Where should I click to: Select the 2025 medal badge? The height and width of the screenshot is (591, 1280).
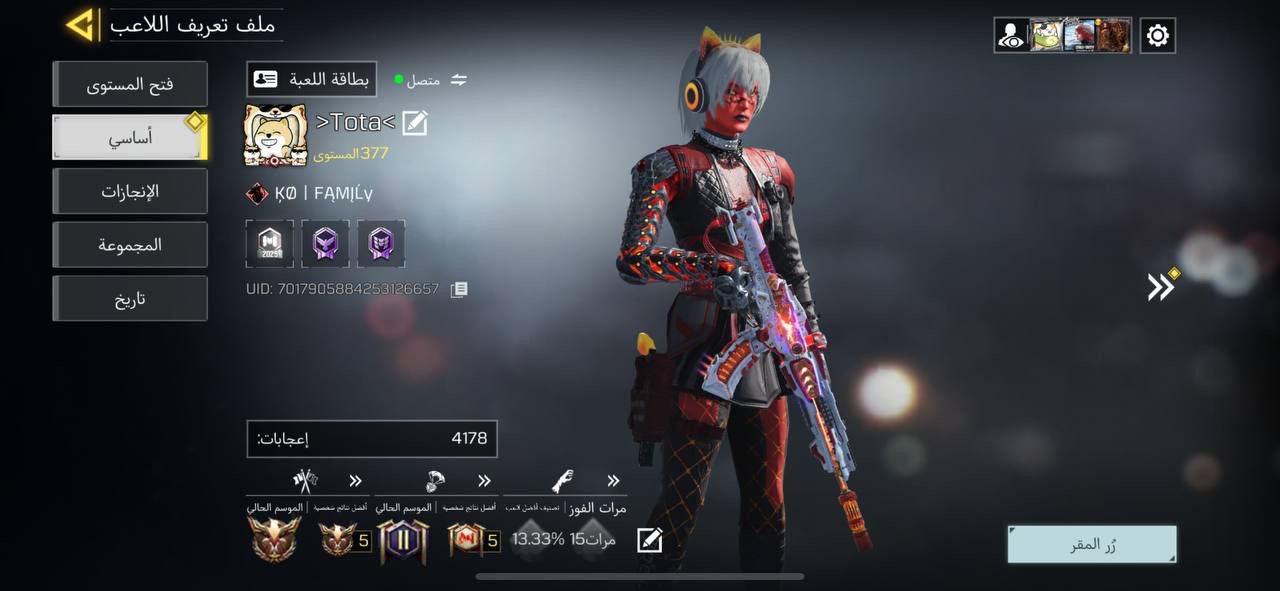pyautogui.click(x=270, y=244)
